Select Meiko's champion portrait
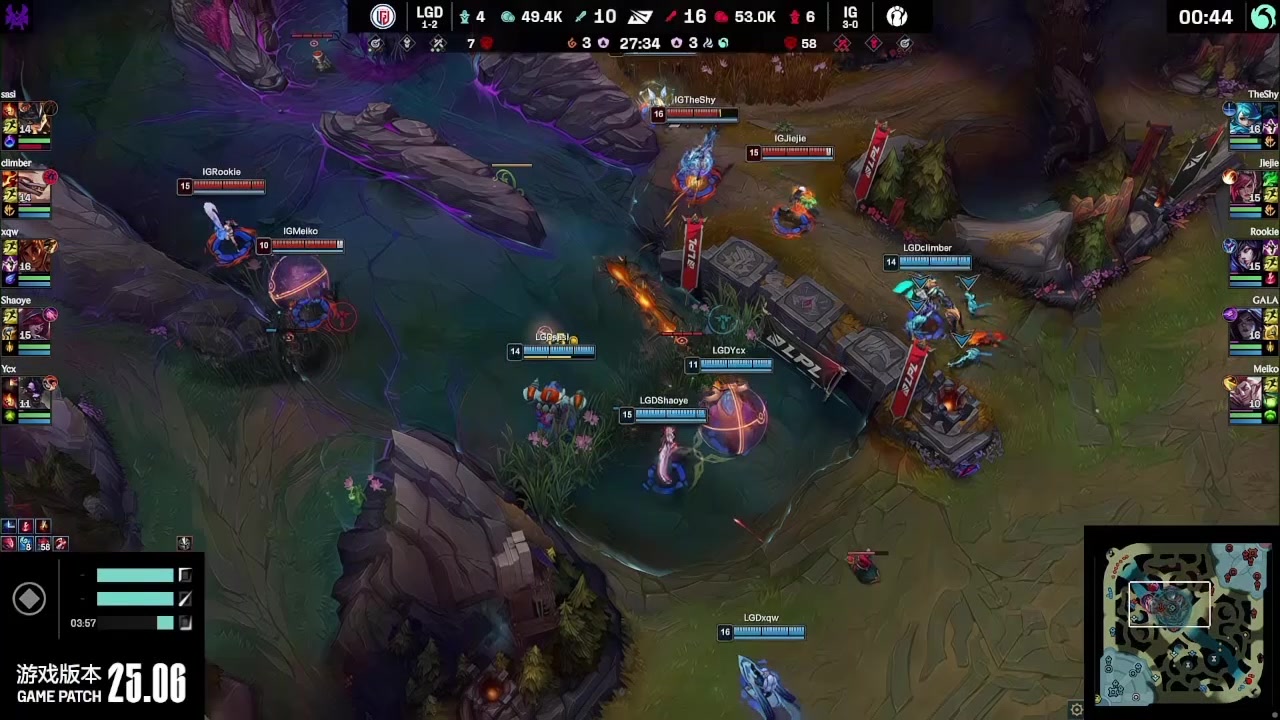This screenshot has height=720, width=1280. click(1246, 394)
